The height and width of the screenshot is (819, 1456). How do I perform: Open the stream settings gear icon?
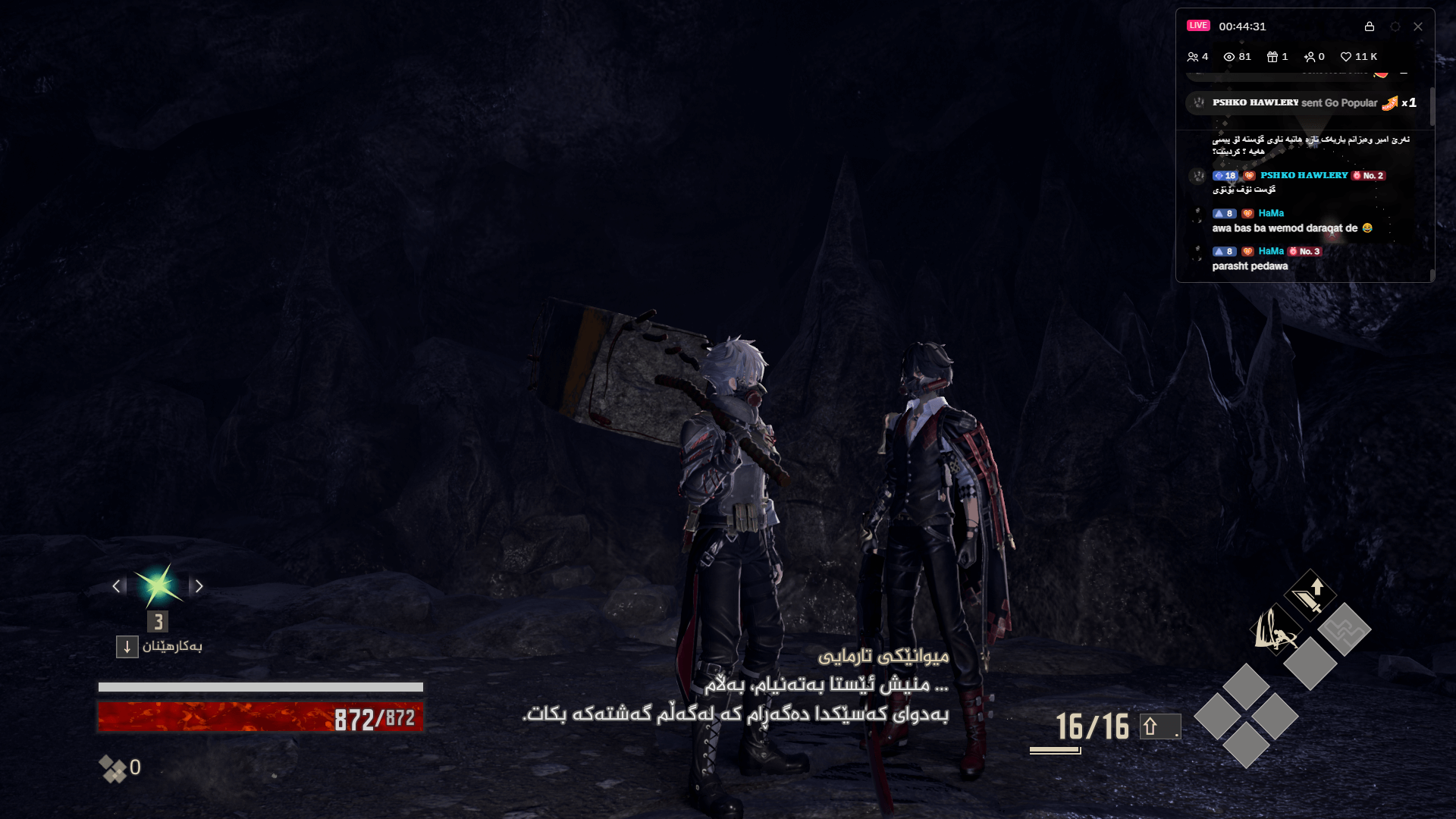pos(1395,27)
